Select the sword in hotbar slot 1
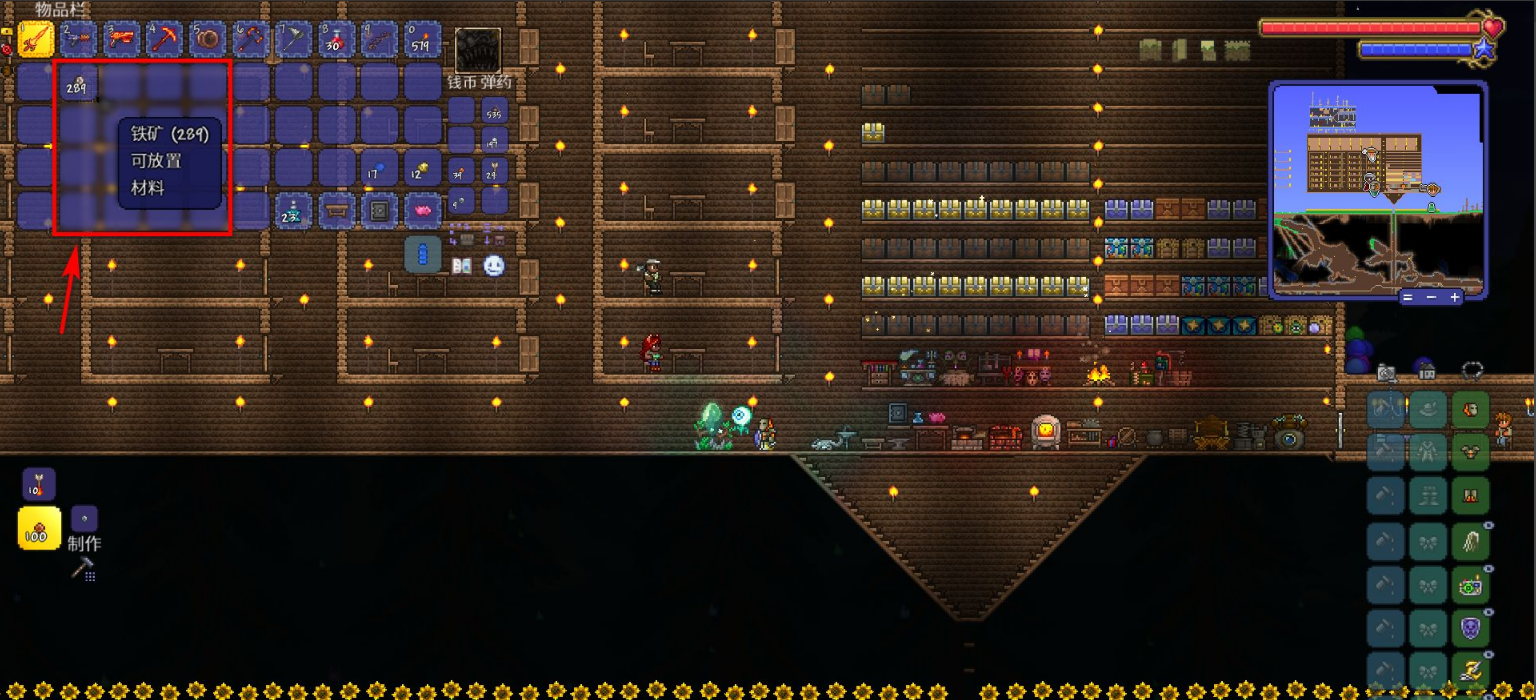The width and height of the screenshot is (1536, 700). [x=36, y=40]
